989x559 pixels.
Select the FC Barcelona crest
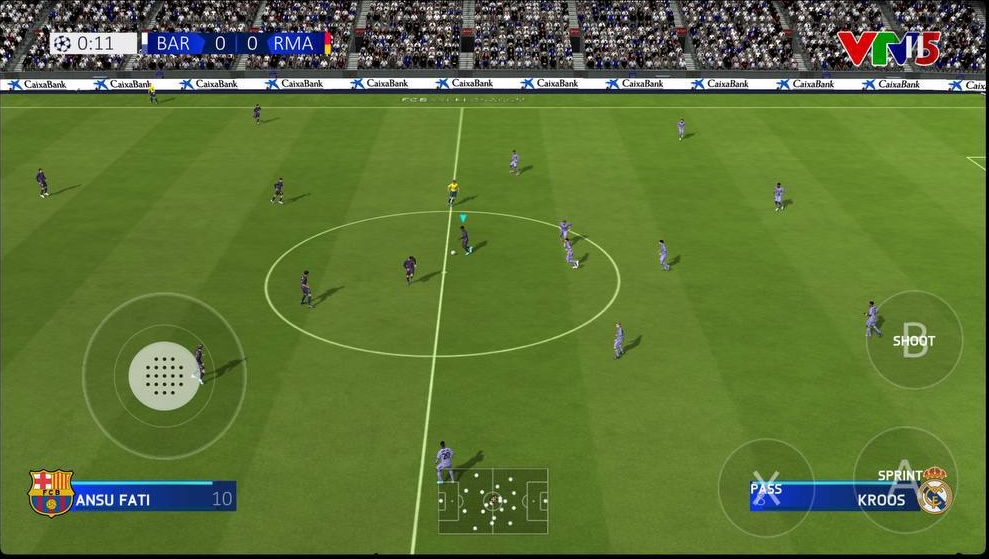51,493
